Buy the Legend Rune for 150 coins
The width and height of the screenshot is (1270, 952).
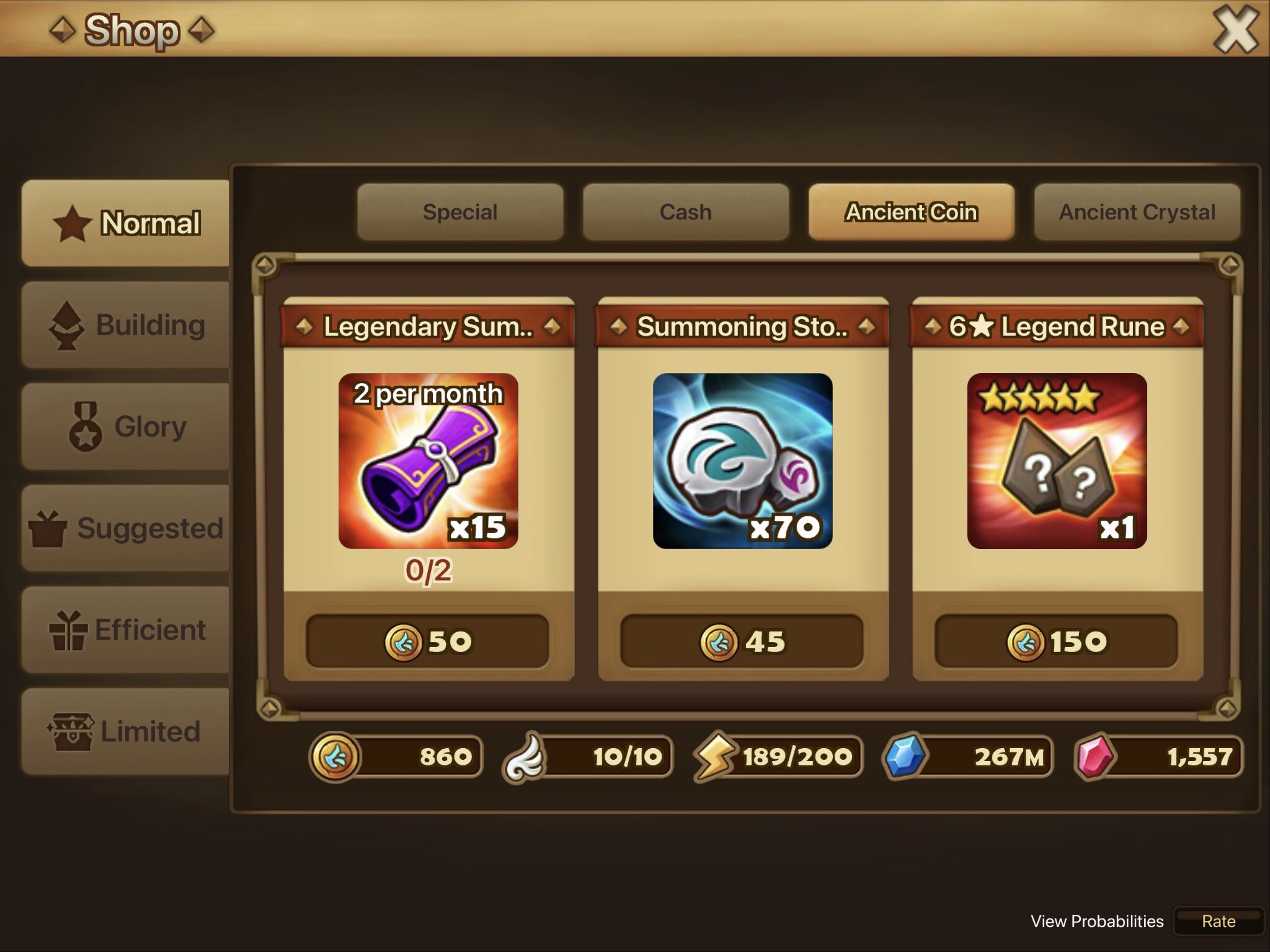click(x=1057, y=641)
